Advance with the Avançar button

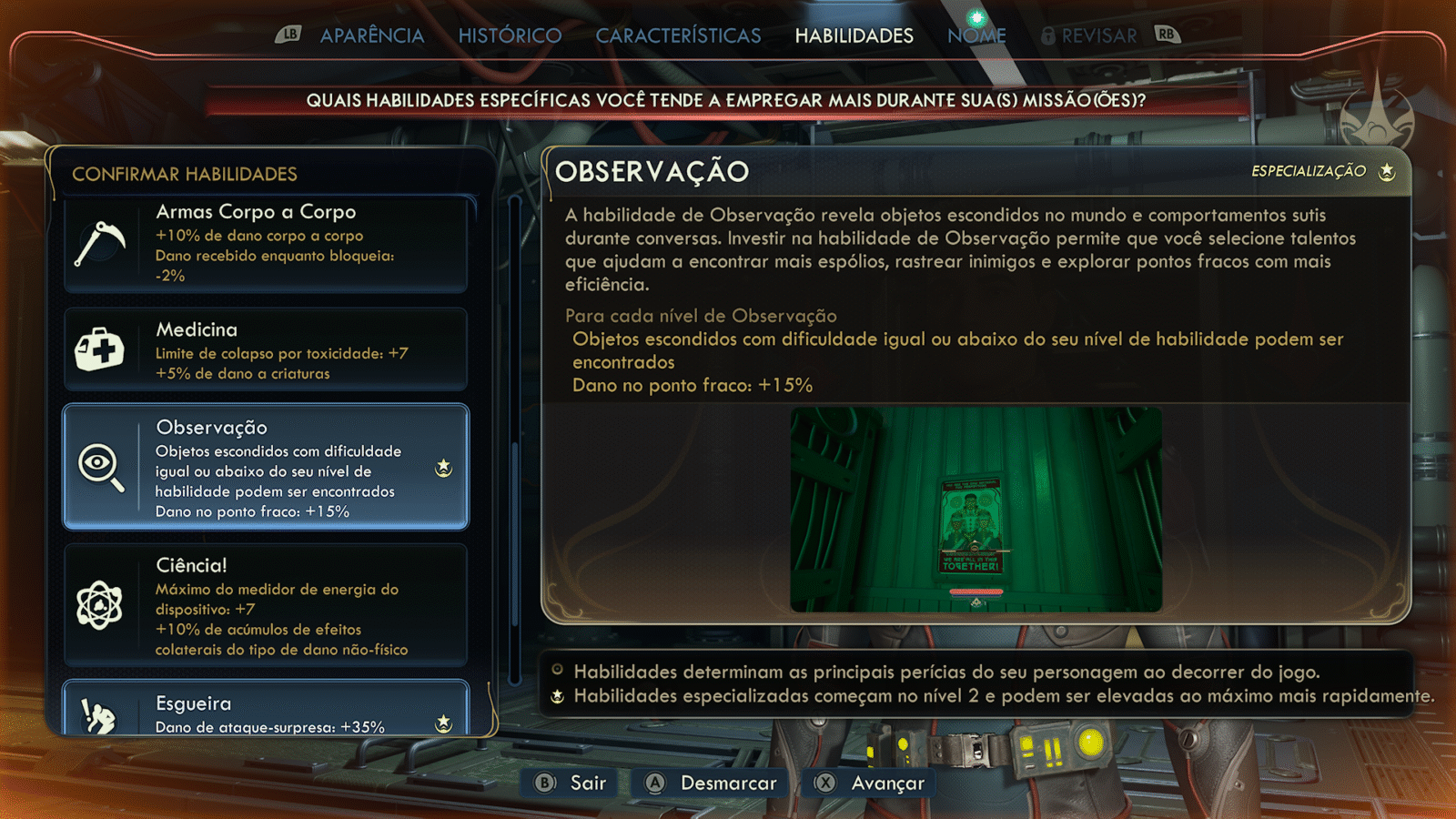coord(870,783)
